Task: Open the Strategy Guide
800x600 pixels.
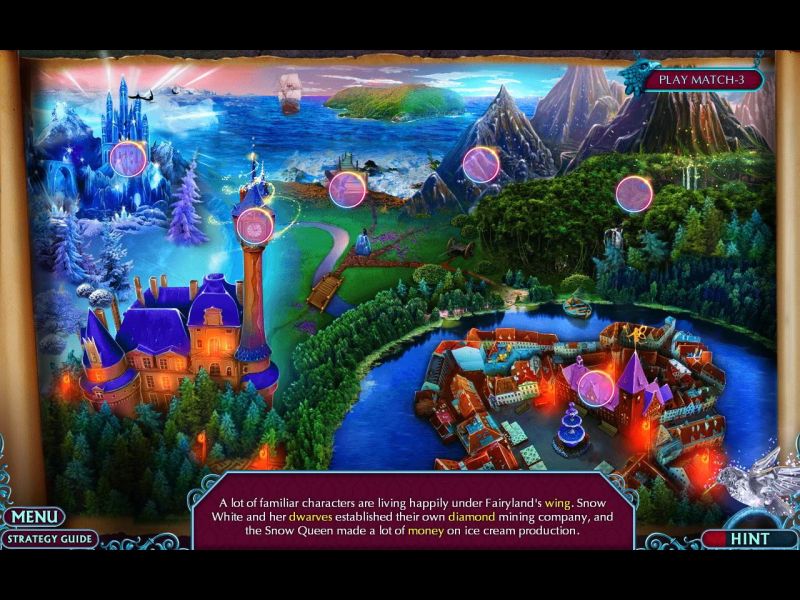Action: point(49,540)
